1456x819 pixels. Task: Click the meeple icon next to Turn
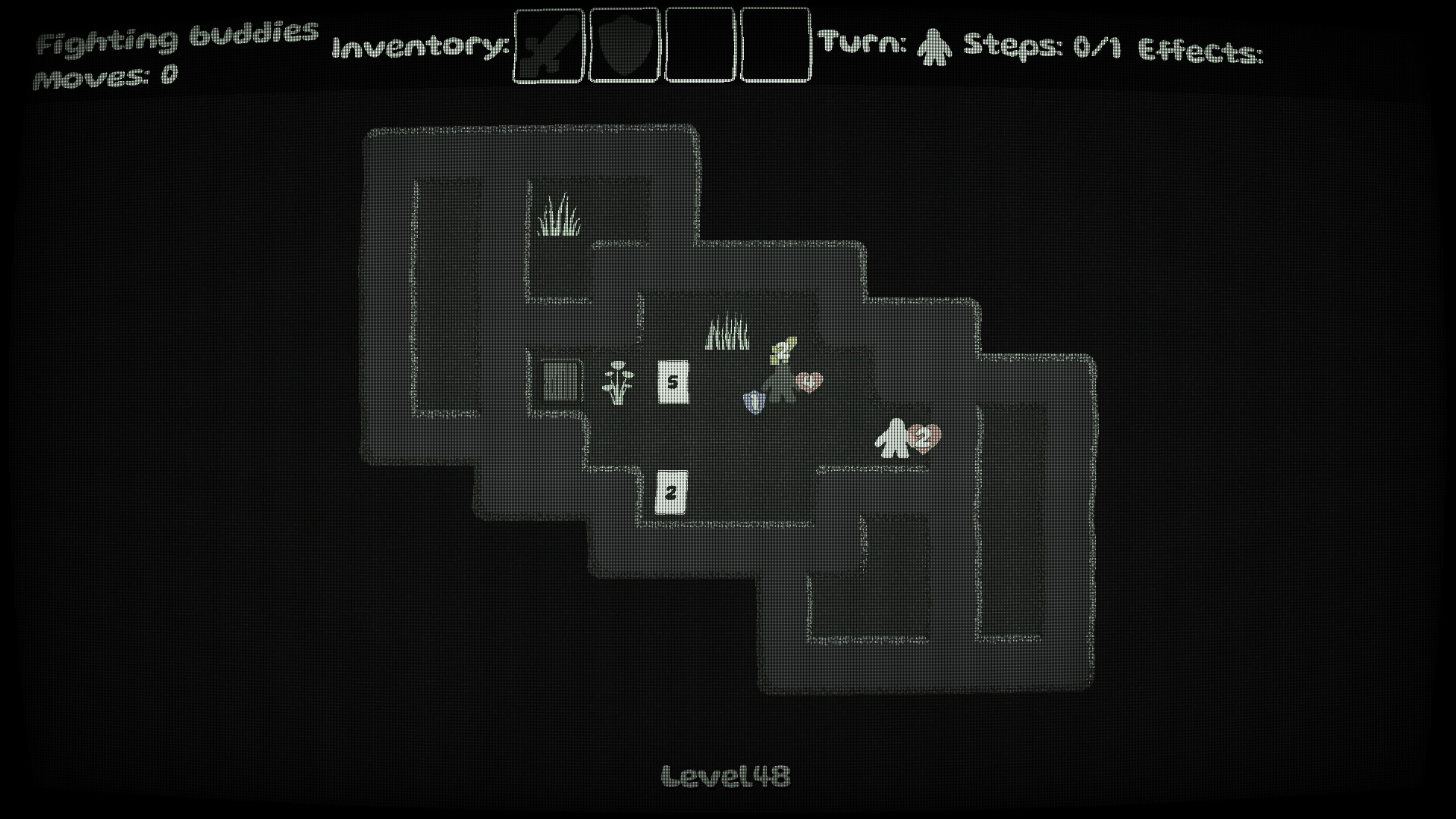[x=934, y=47]
